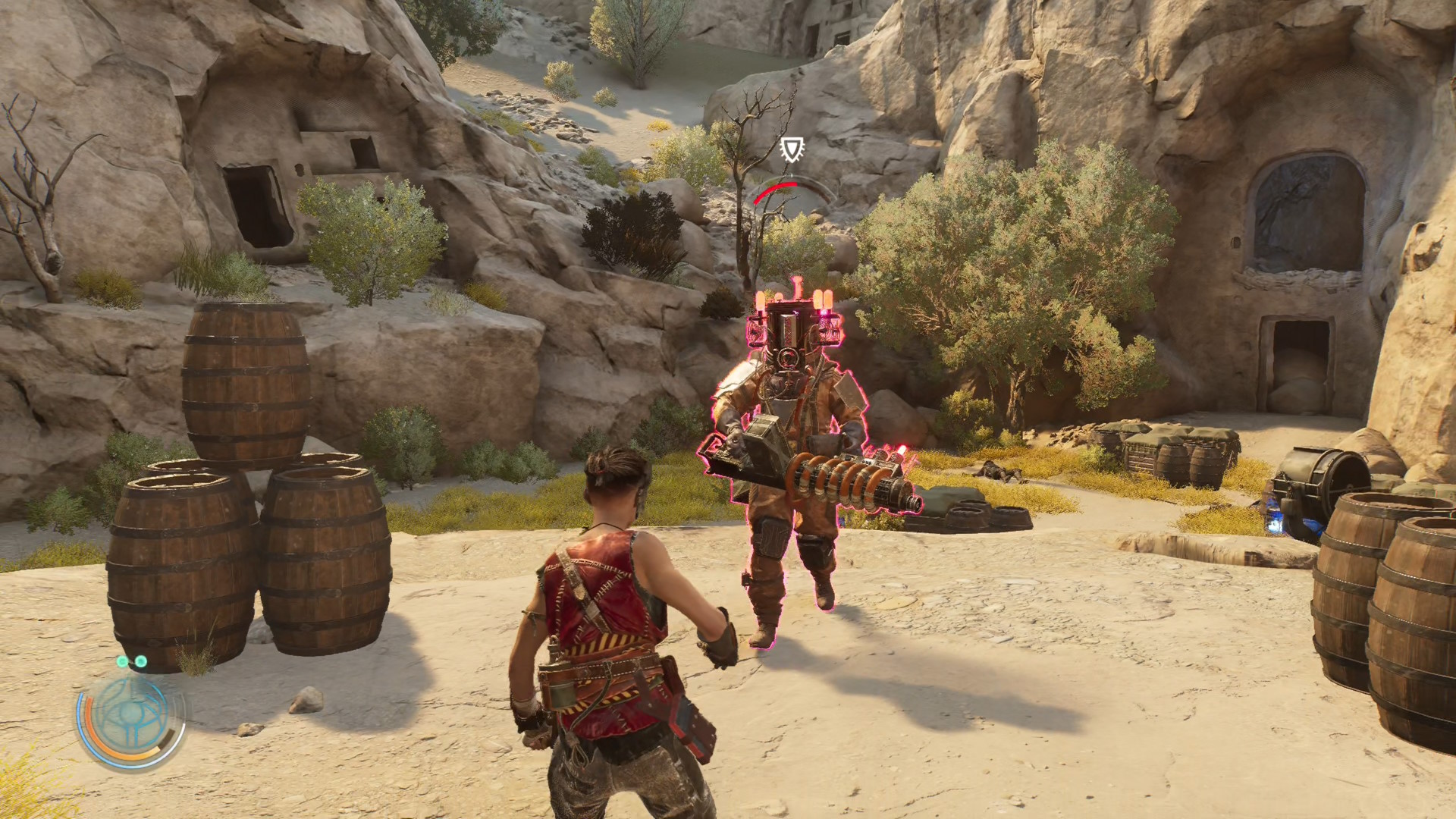Select the shield marker above the enemy
The height and width of the screenshot is (819, 1456).
[x=792, y=149]
